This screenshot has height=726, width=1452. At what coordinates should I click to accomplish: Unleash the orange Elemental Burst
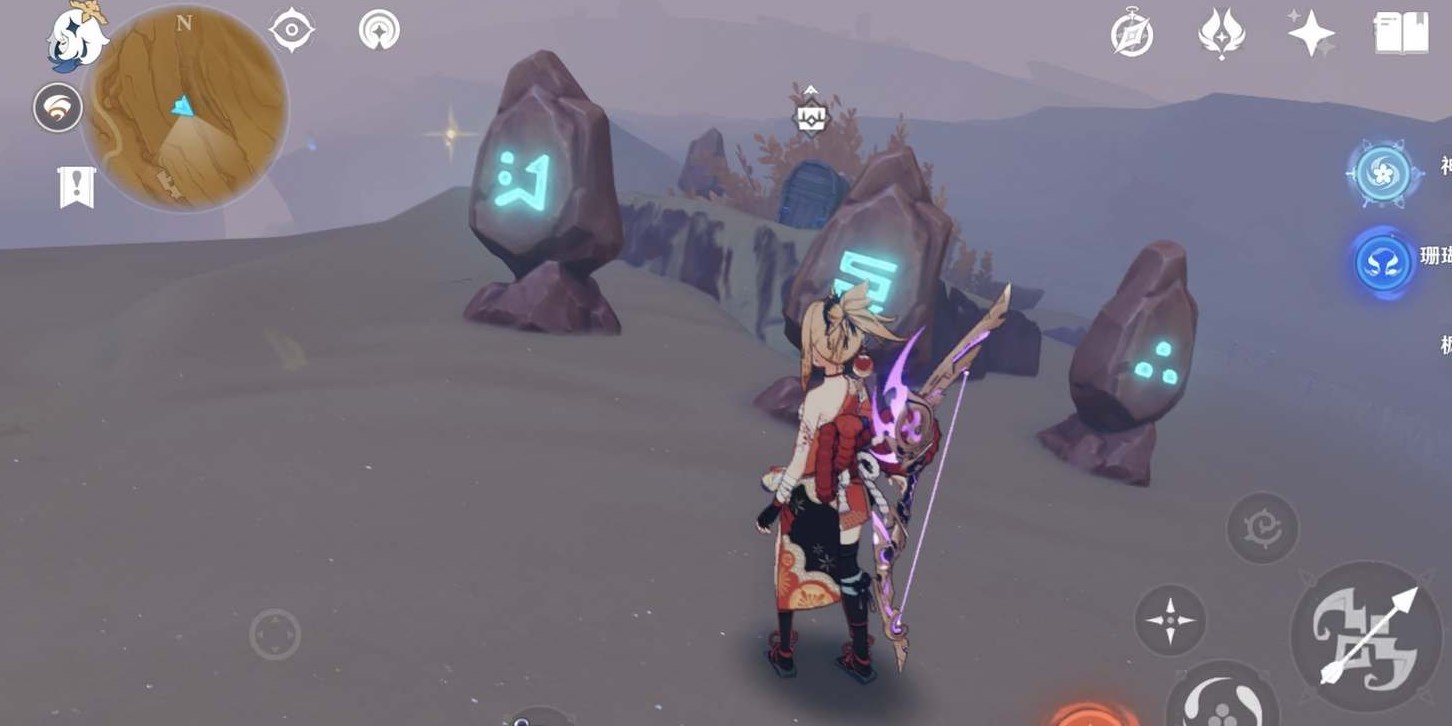pyautogui.click(x=1095, y=716)
